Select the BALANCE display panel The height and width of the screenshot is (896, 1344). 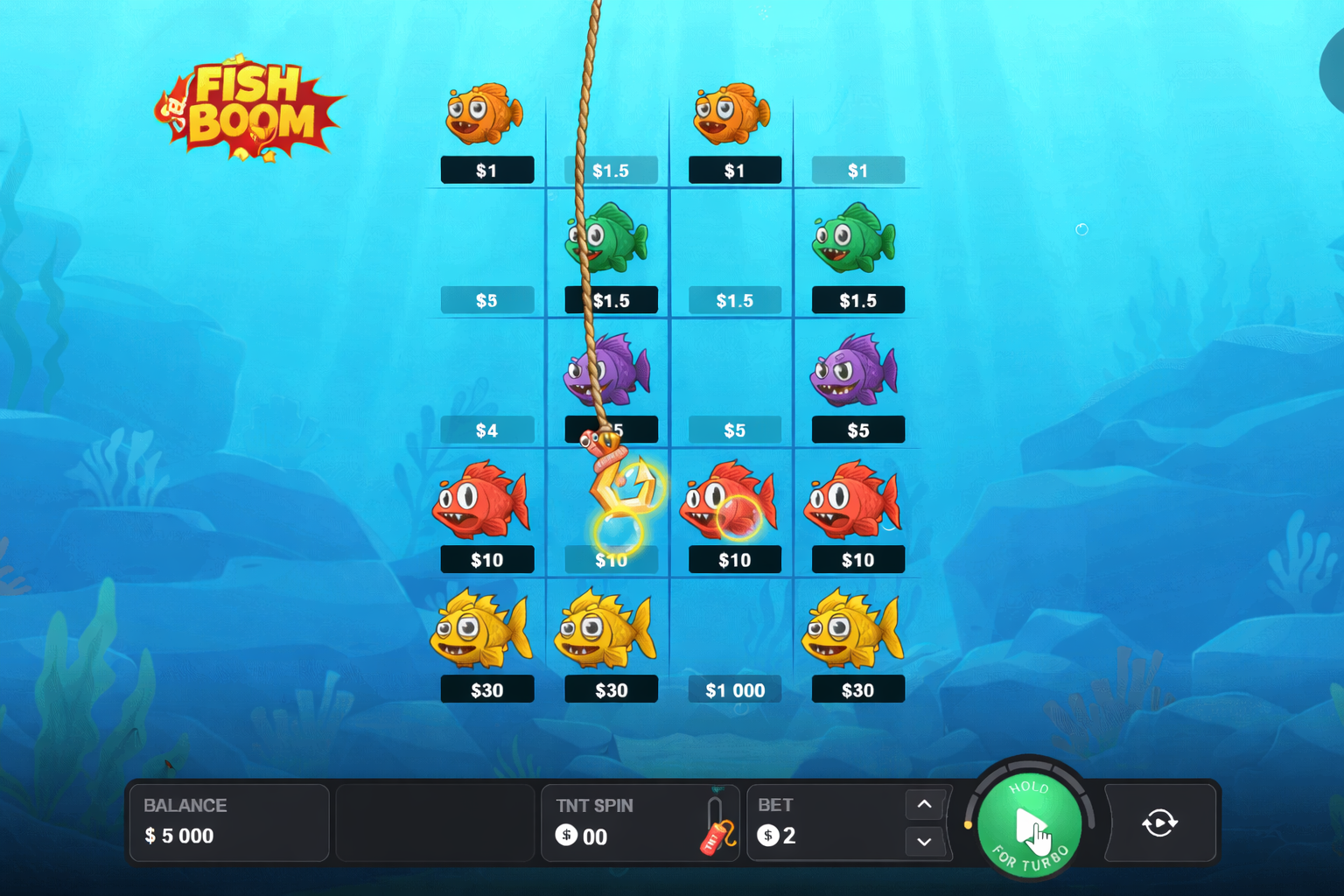click(x=228, y=822)
